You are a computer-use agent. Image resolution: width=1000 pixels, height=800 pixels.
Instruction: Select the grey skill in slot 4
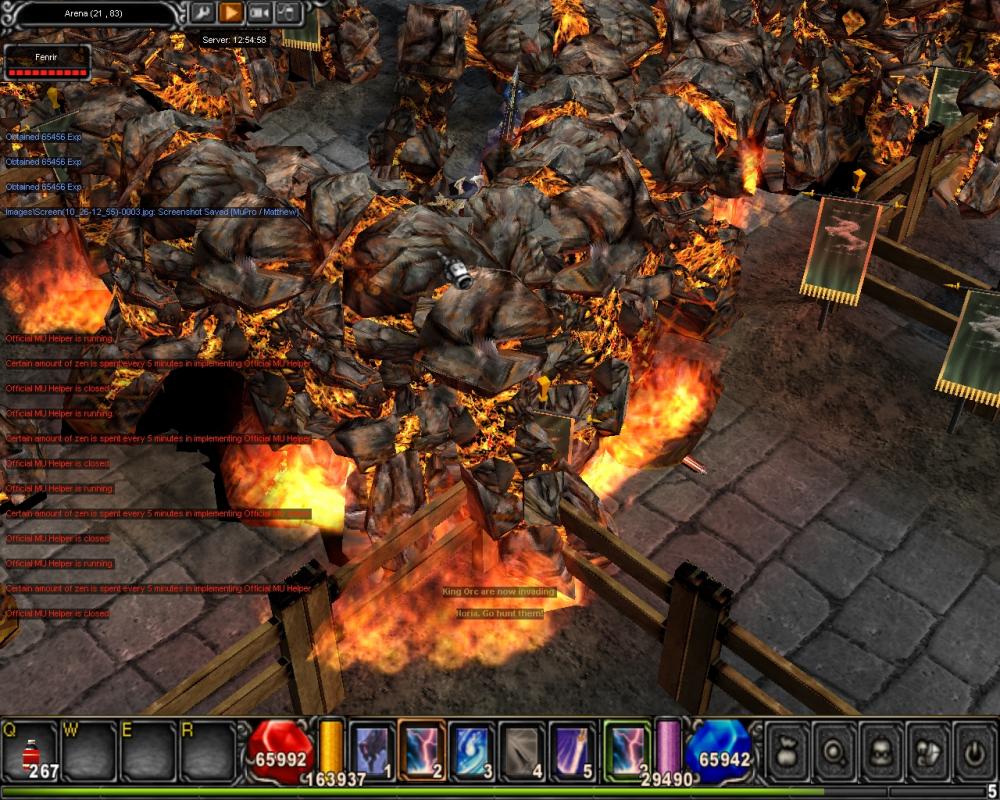point(521,750)
